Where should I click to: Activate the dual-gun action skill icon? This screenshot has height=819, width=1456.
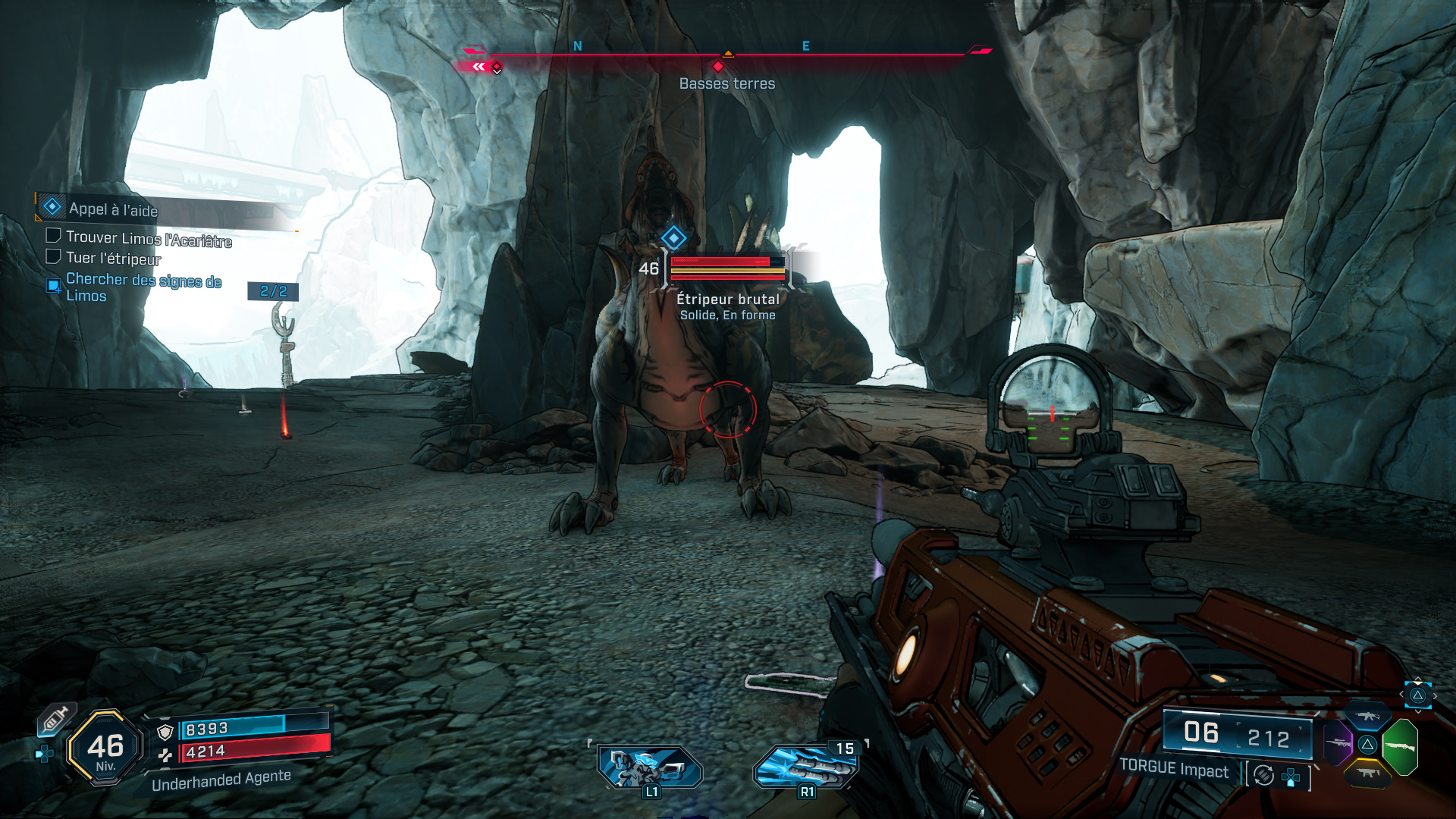[650, 767]
